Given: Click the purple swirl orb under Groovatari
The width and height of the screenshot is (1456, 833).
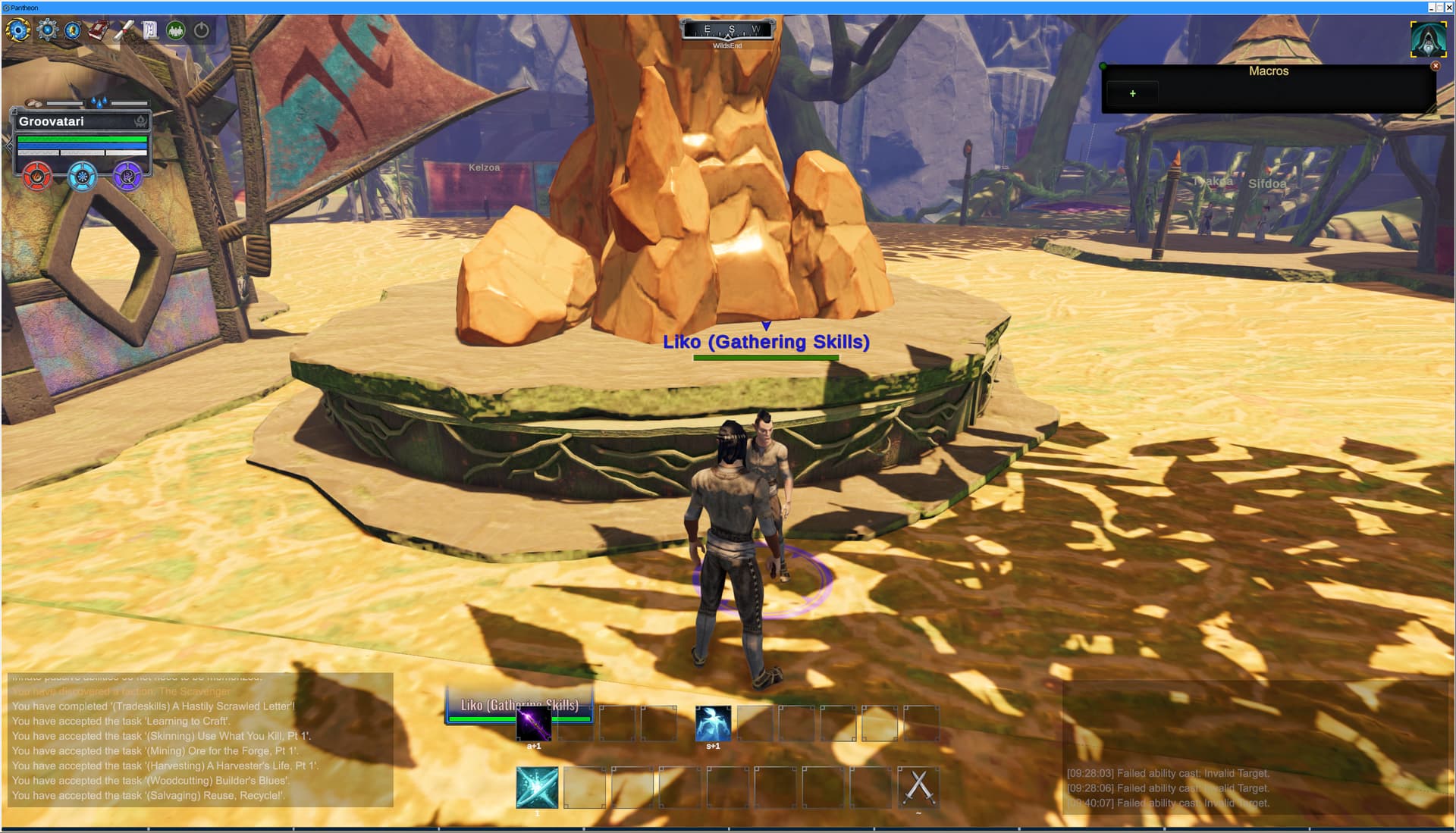Looking at the screenshot, I should click(127, 177).
